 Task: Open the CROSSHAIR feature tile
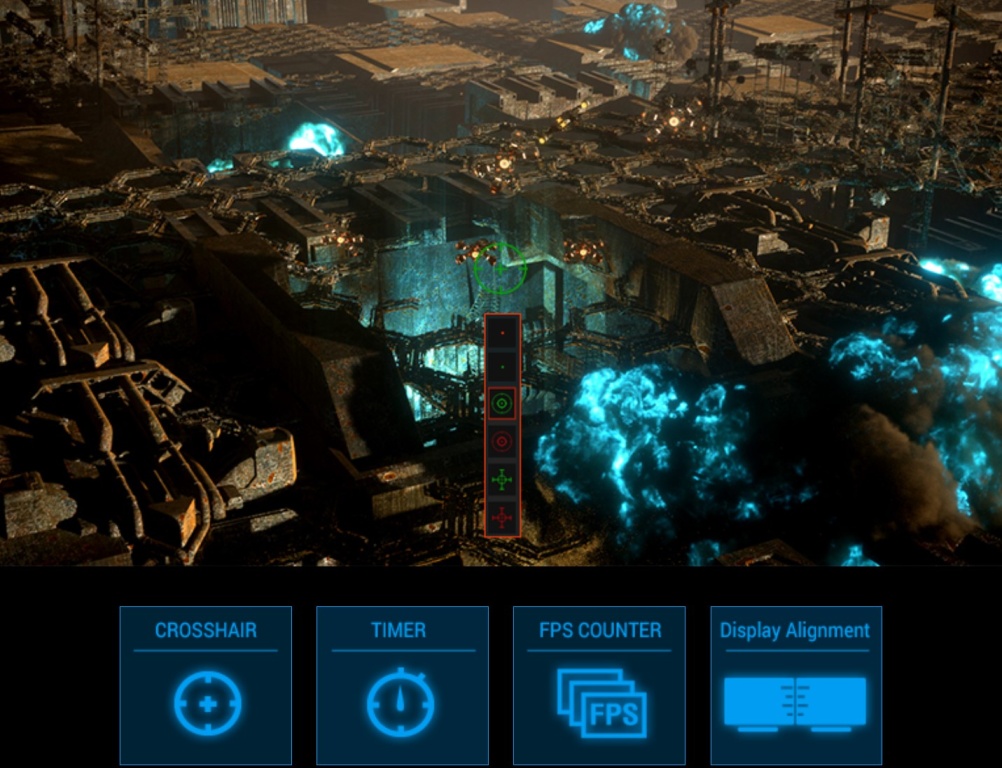(206, 684)
